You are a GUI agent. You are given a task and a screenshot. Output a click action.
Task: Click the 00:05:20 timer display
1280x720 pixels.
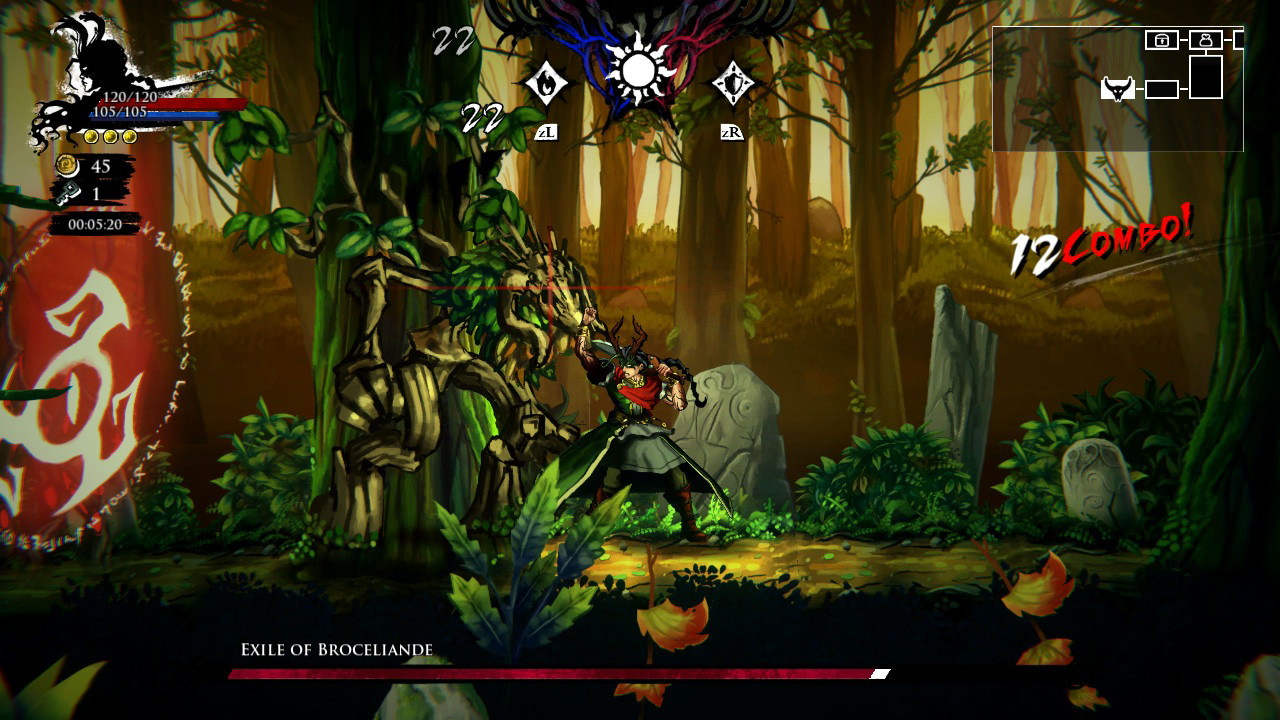point(95,222)
